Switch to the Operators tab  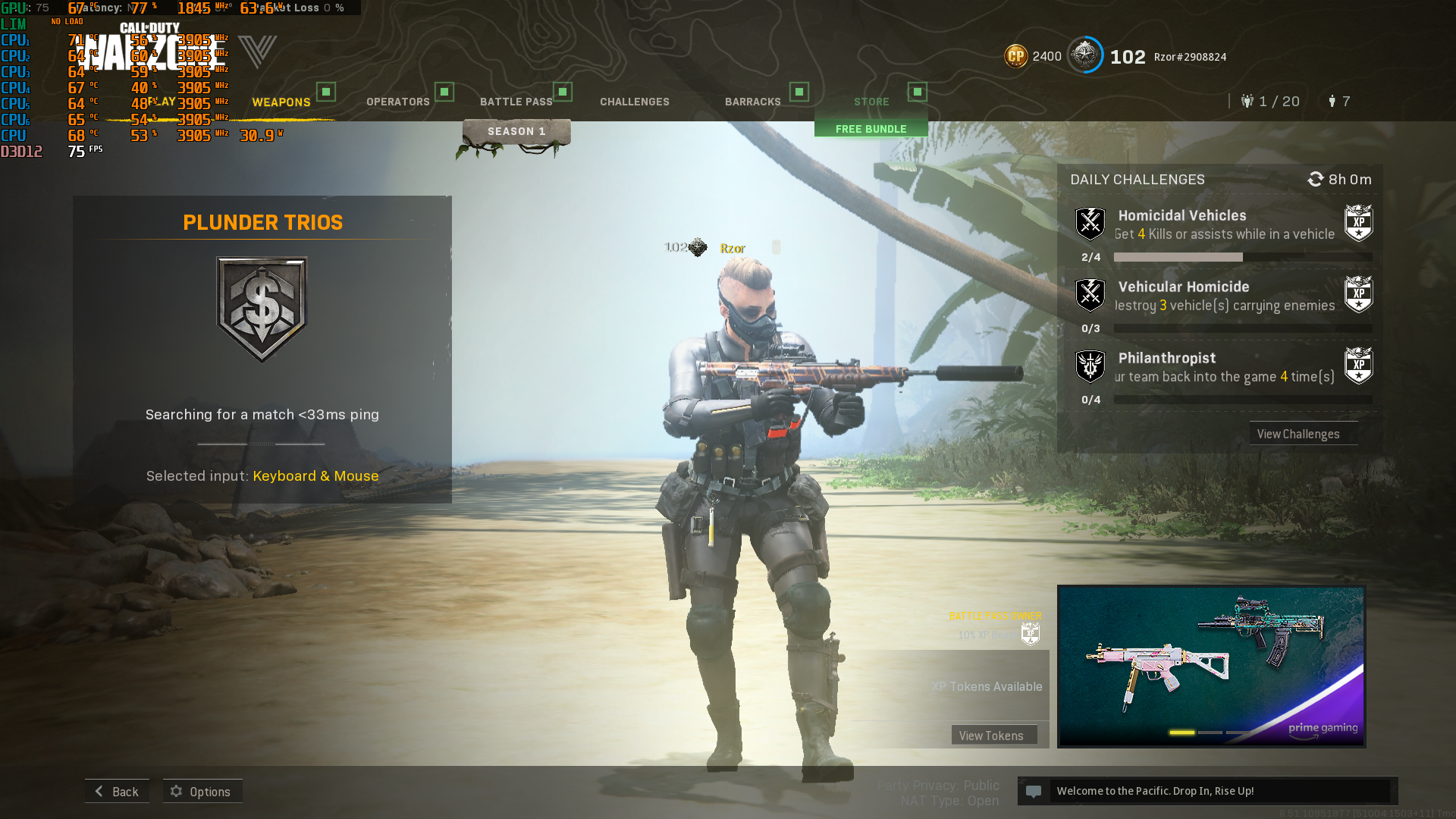coord(398,102)
